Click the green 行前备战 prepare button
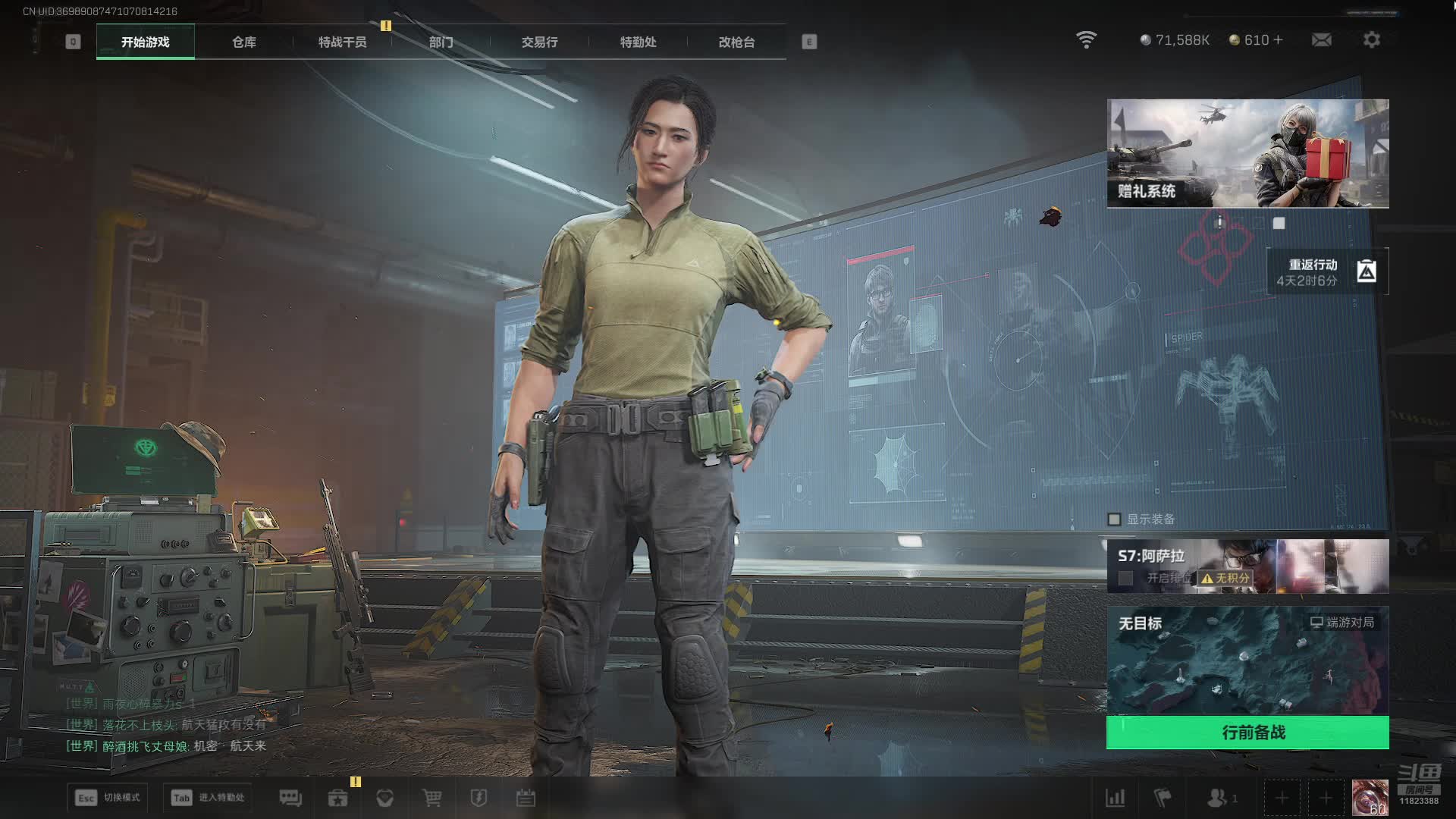 click(x=1247, y=733)
